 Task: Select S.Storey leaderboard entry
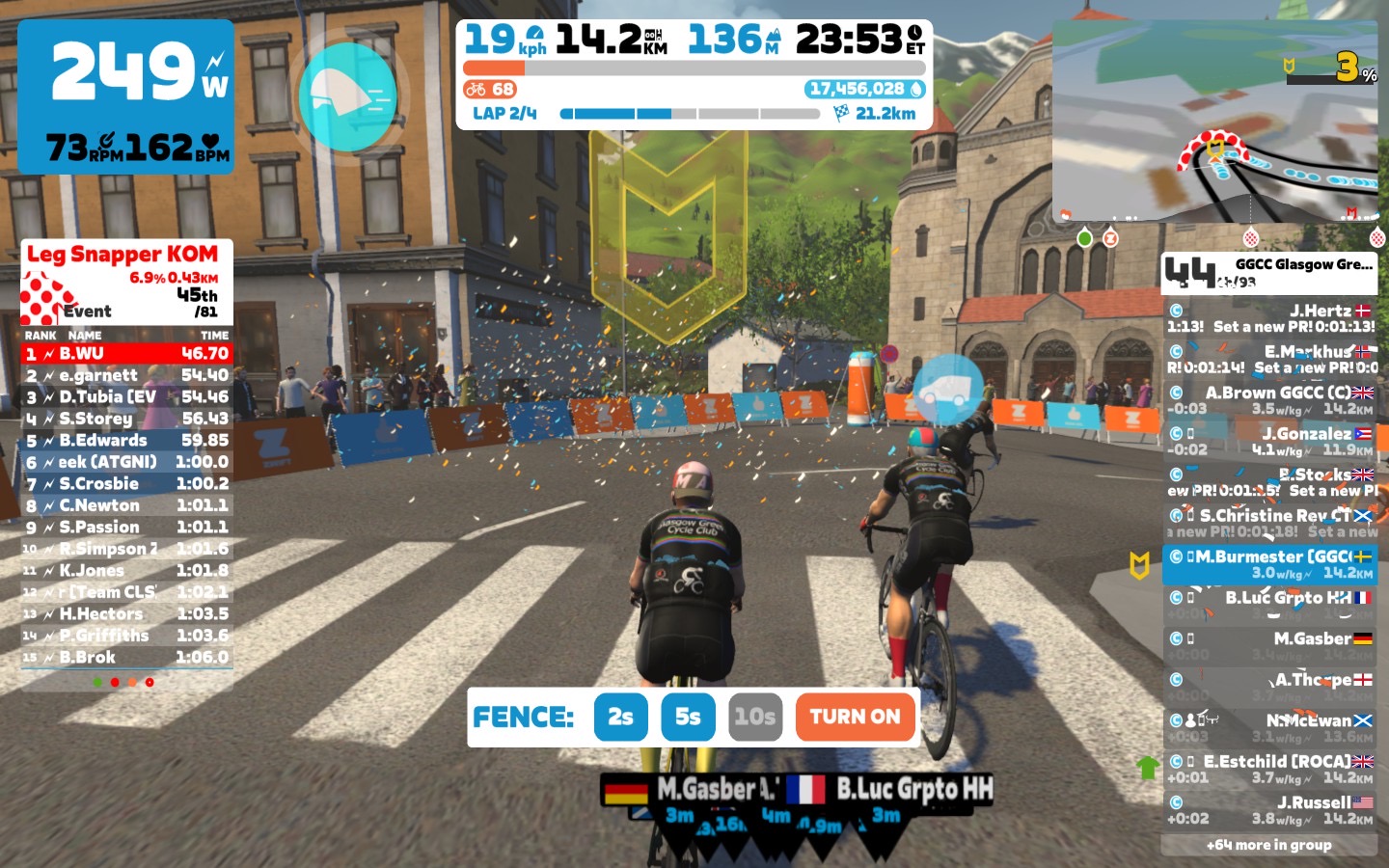tap(126, 419)
